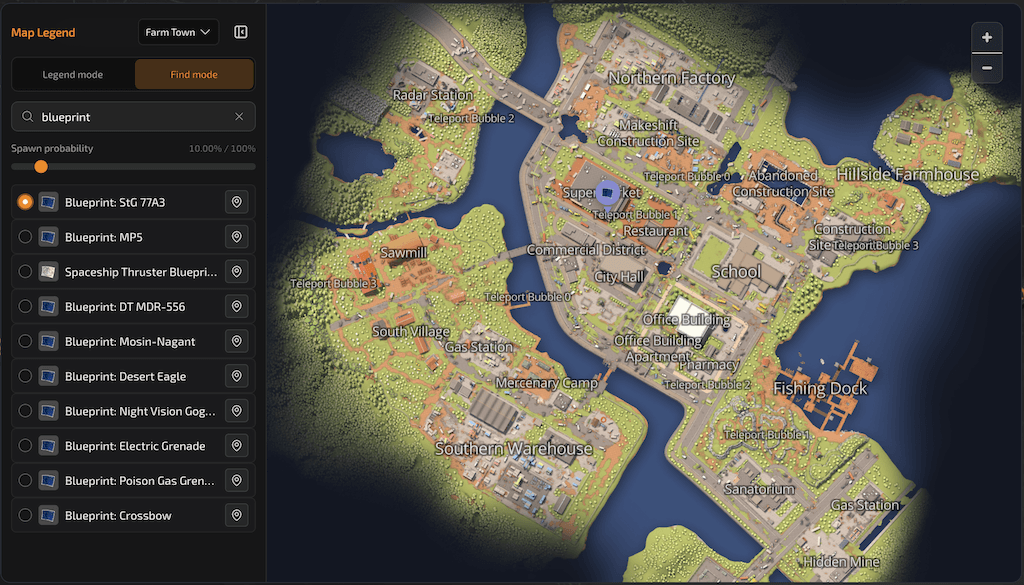Select the Find mode tab
Image resolution: width=1024 pixels, height=585 pixels.
[194, 74]
